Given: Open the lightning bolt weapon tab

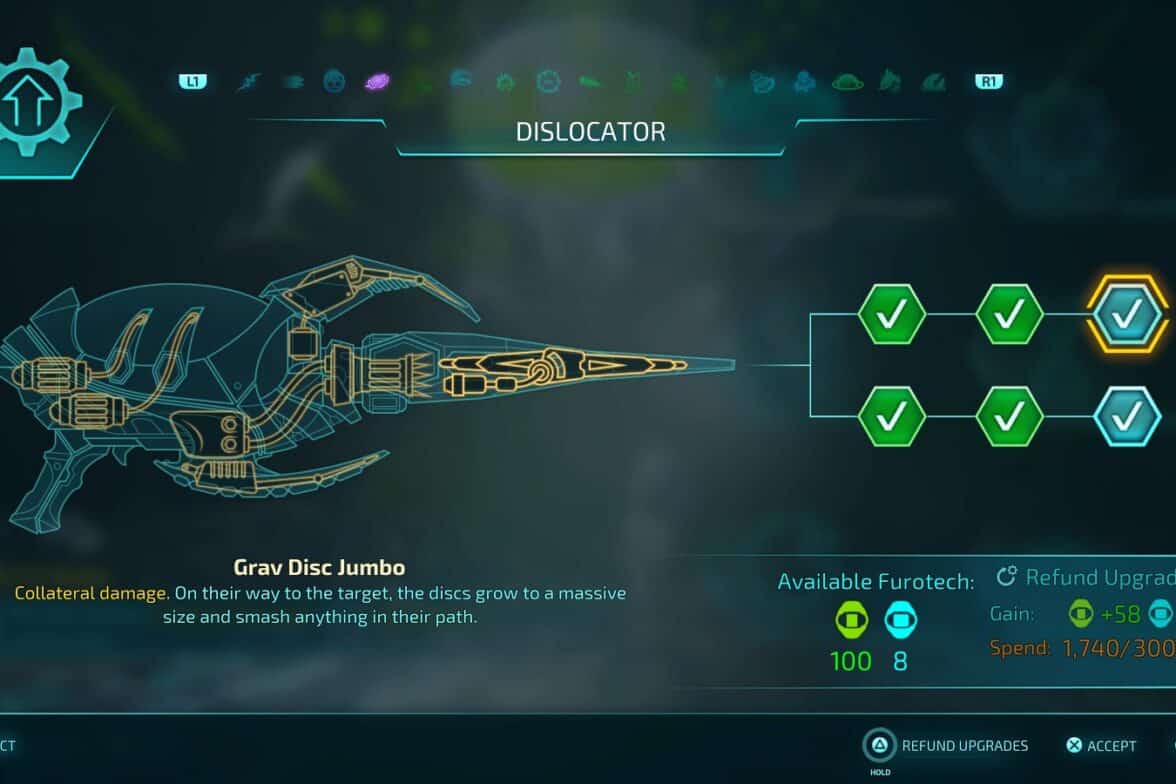Looking at the screenshot, I should pyautogui.click(x=248, y=81).
